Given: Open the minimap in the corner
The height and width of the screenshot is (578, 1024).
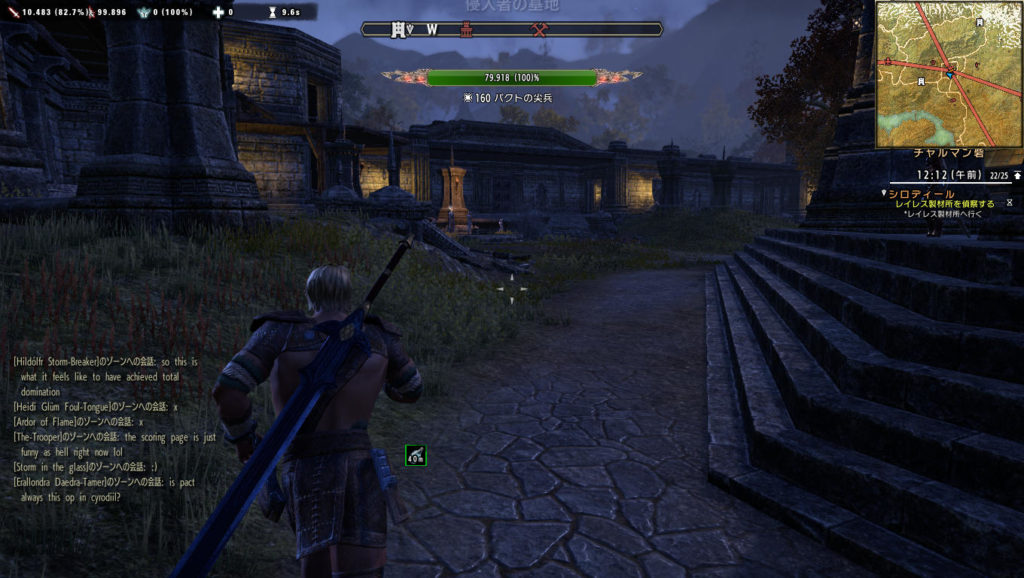Looking at the screenshot, I should click(948, 74).
